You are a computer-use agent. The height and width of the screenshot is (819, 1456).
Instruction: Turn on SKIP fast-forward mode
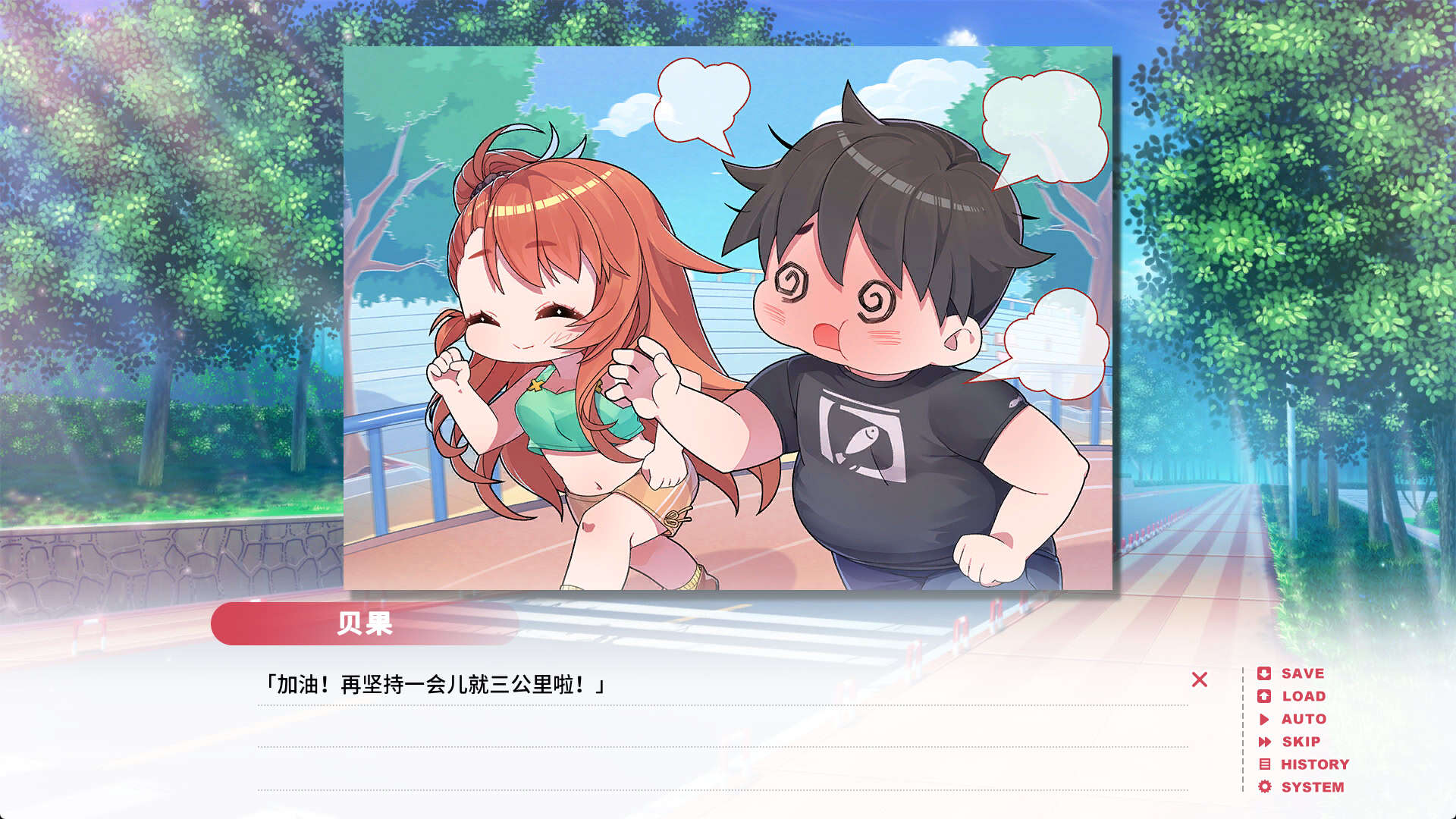pos(1298,742)
